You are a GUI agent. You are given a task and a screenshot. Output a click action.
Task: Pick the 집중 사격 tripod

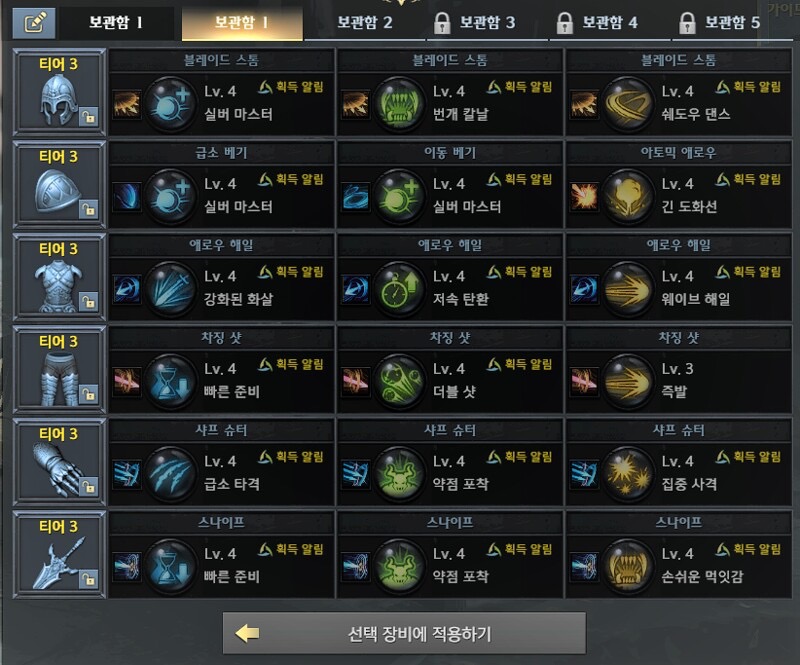679,473
